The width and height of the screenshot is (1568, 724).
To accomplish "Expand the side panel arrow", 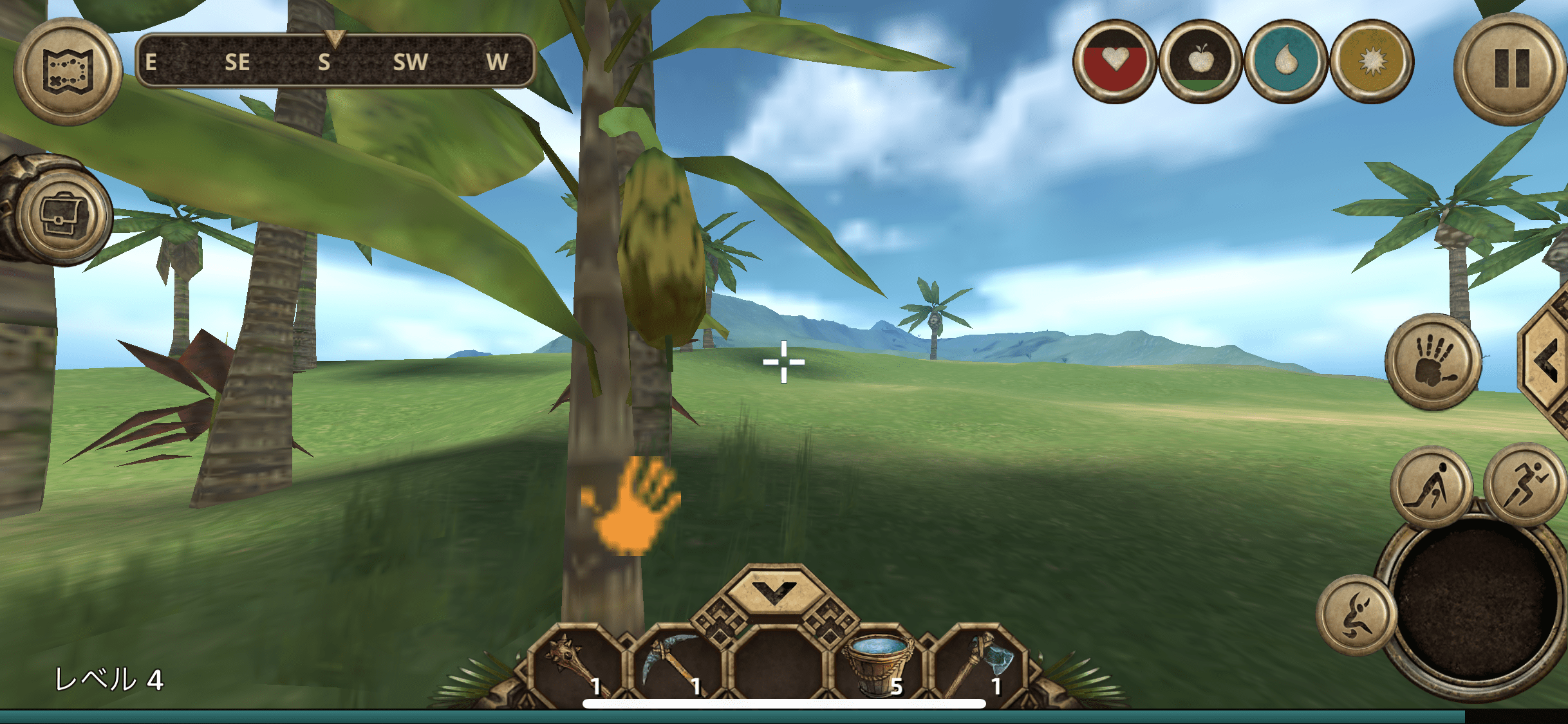I will tap(1547, 362).
